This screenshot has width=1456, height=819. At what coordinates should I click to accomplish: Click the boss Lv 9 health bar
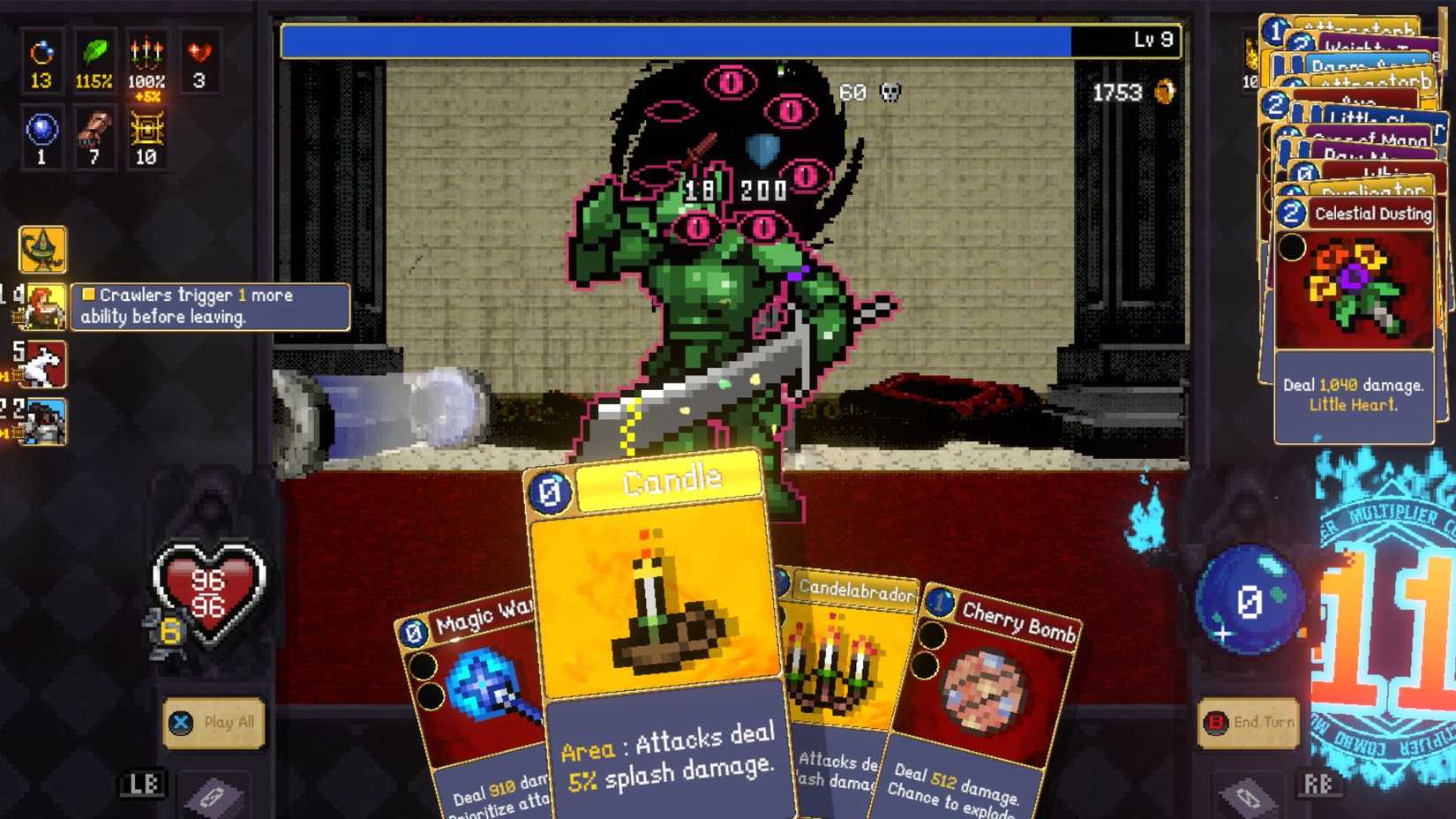[706, 40]
